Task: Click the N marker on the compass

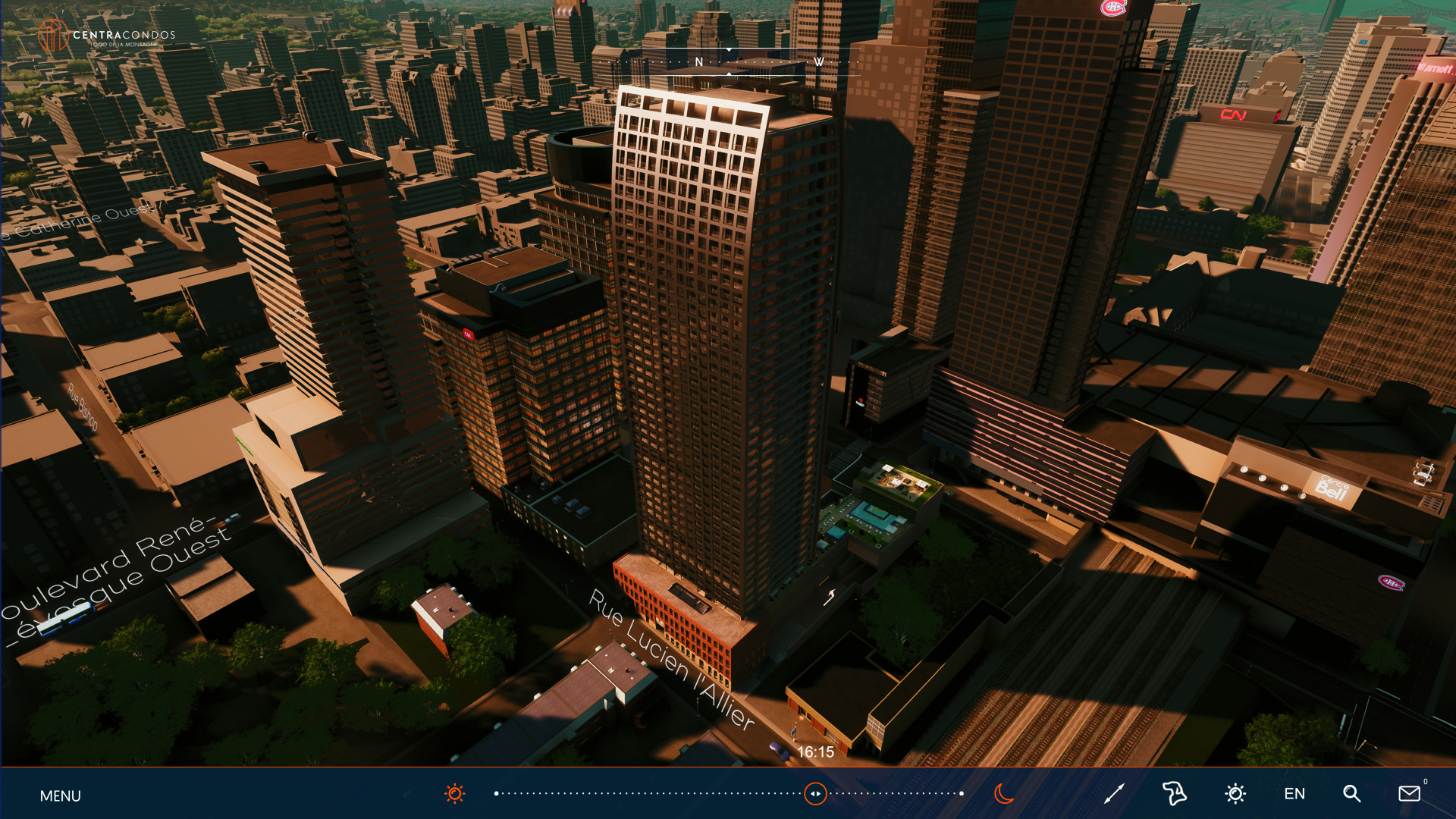Action: click(699, 62)
